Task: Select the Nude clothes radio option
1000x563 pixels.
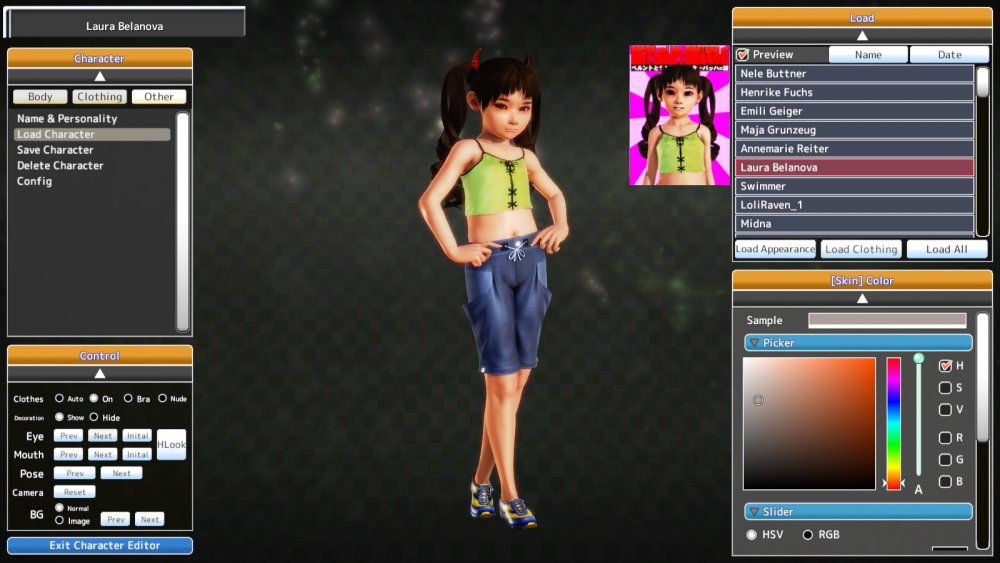Action: (162, 399)
